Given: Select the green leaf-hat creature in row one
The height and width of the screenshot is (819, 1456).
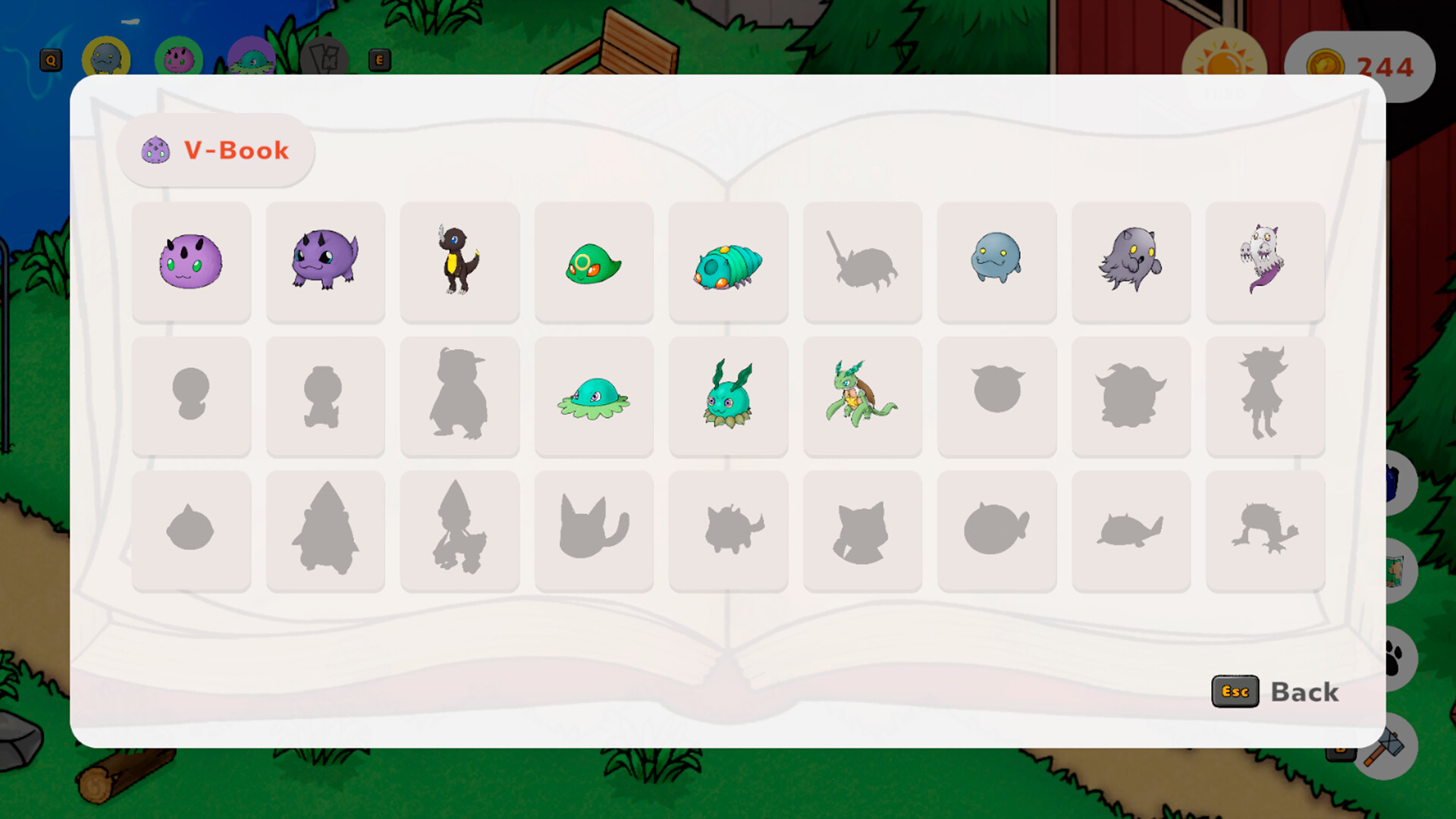Looking at the screenshot, I should [594, 262].
